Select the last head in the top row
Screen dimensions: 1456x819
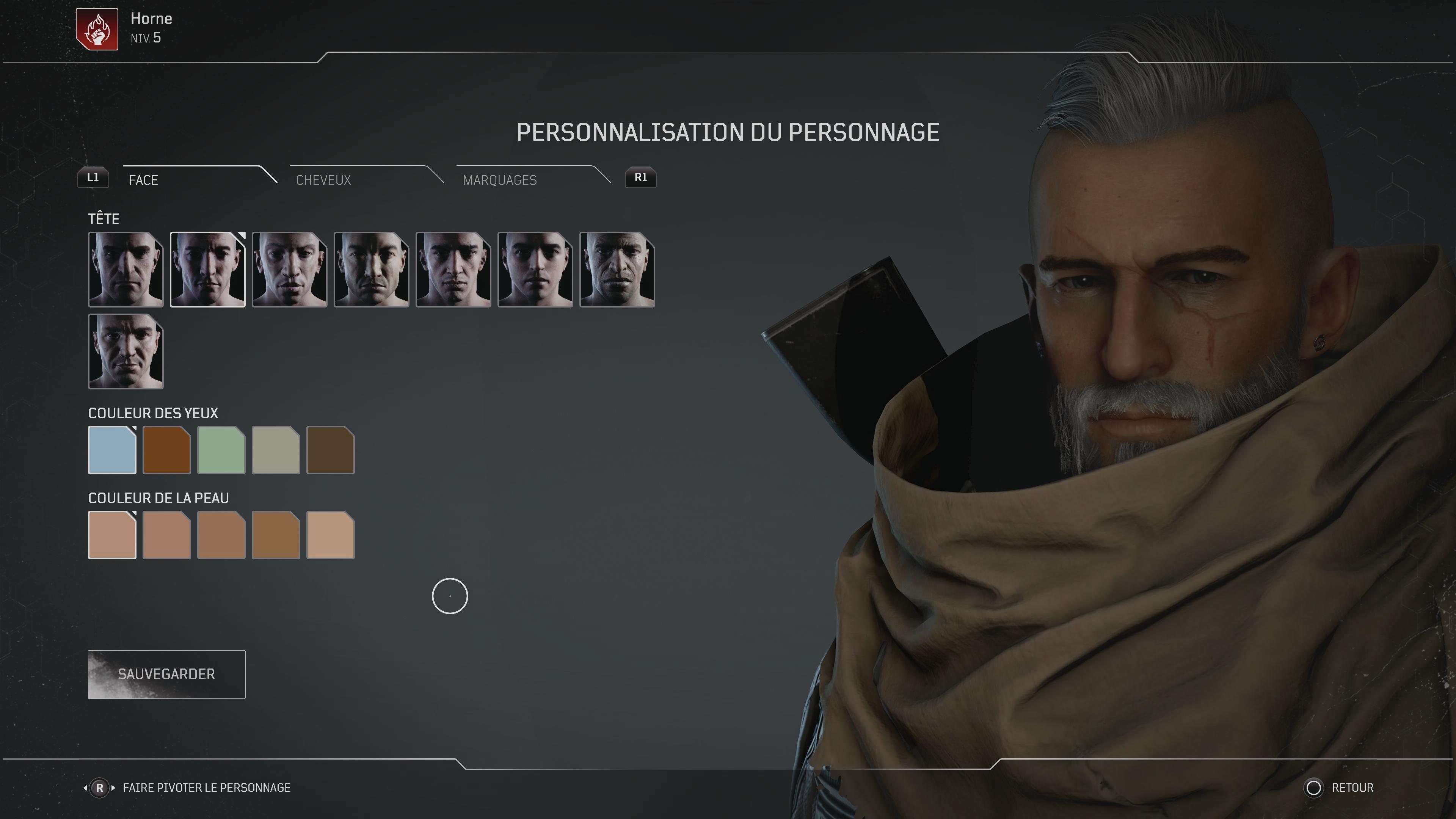pos(617,270)
